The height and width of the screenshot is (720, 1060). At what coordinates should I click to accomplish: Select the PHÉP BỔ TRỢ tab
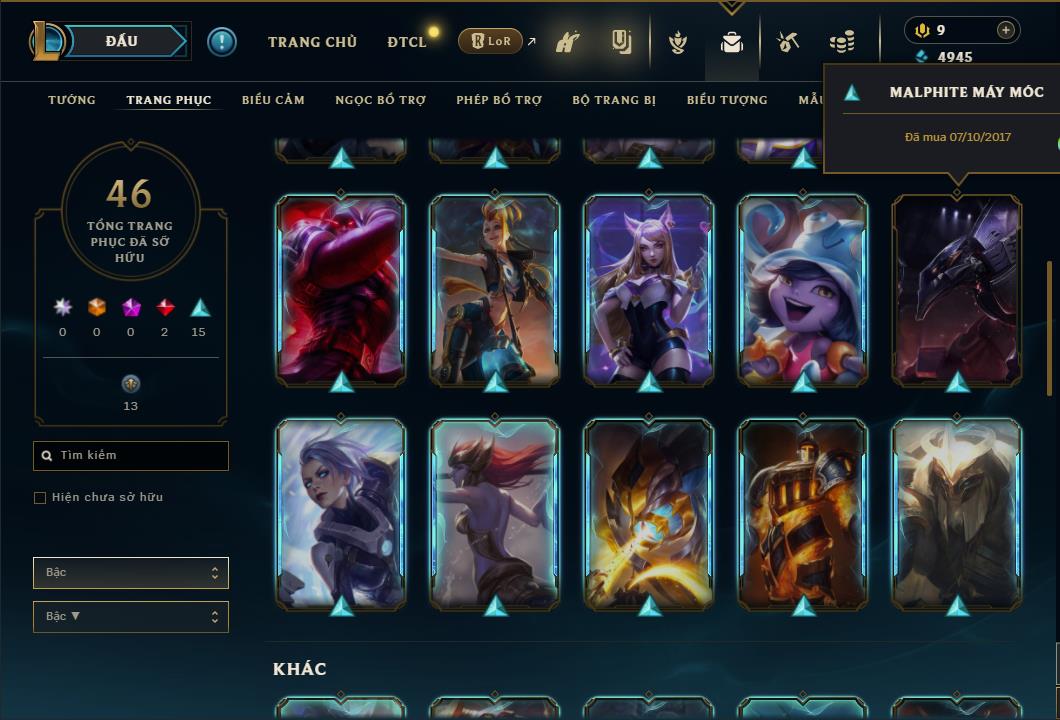(499, 100)
